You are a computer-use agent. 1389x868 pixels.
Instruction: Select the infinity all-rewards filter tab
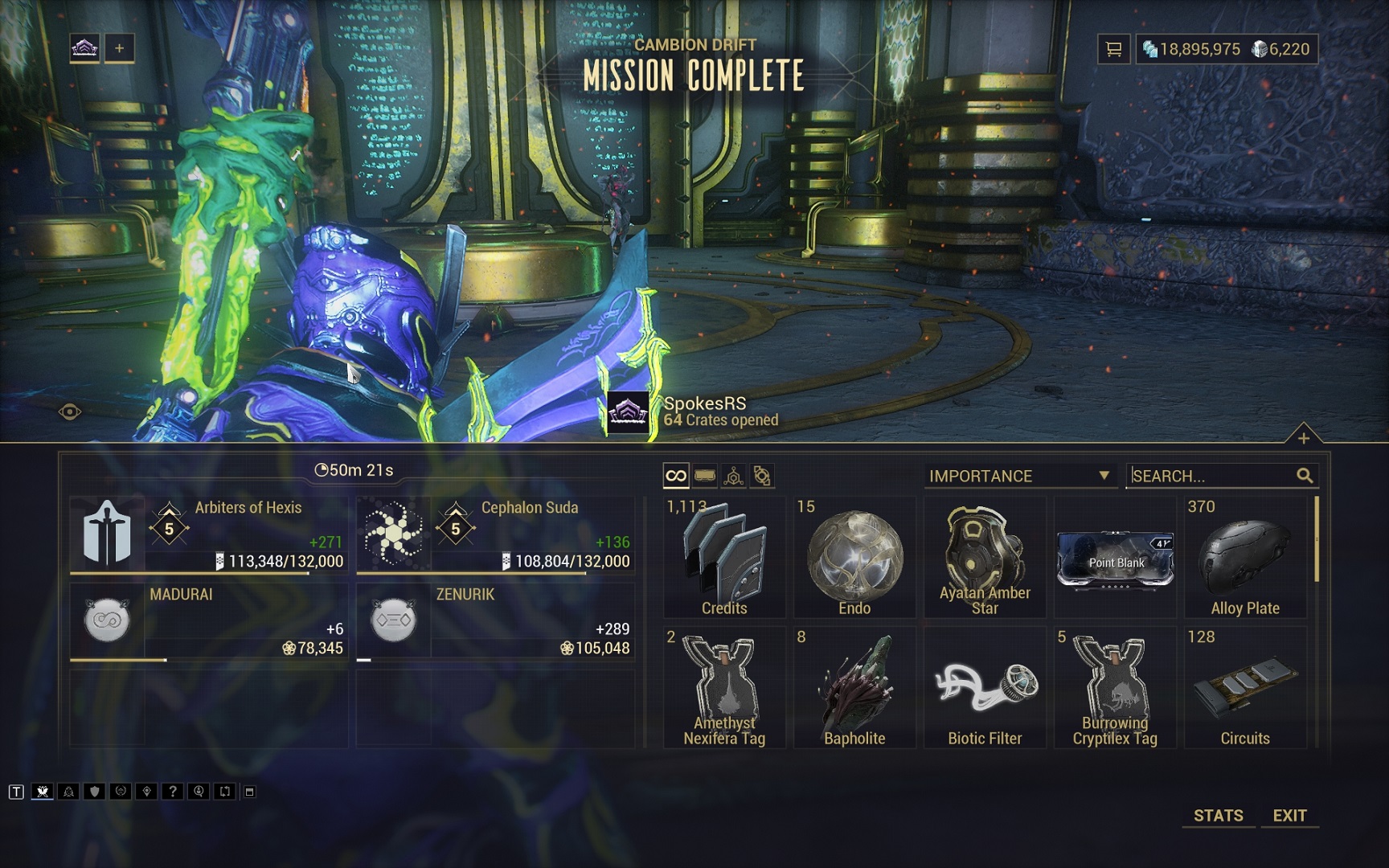(676, 476)
